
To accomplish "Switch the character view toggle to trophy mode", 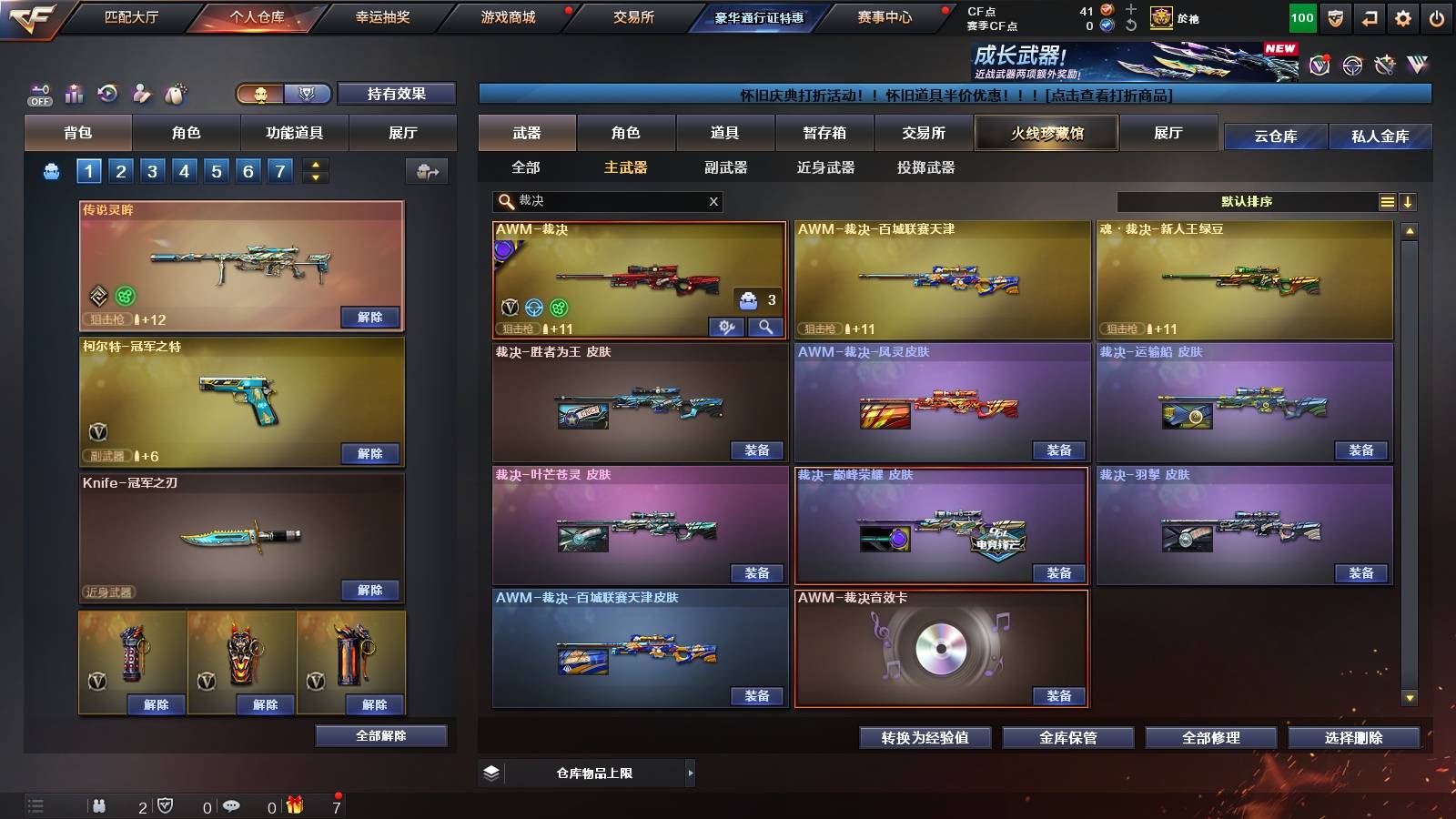I will [307, 94].
